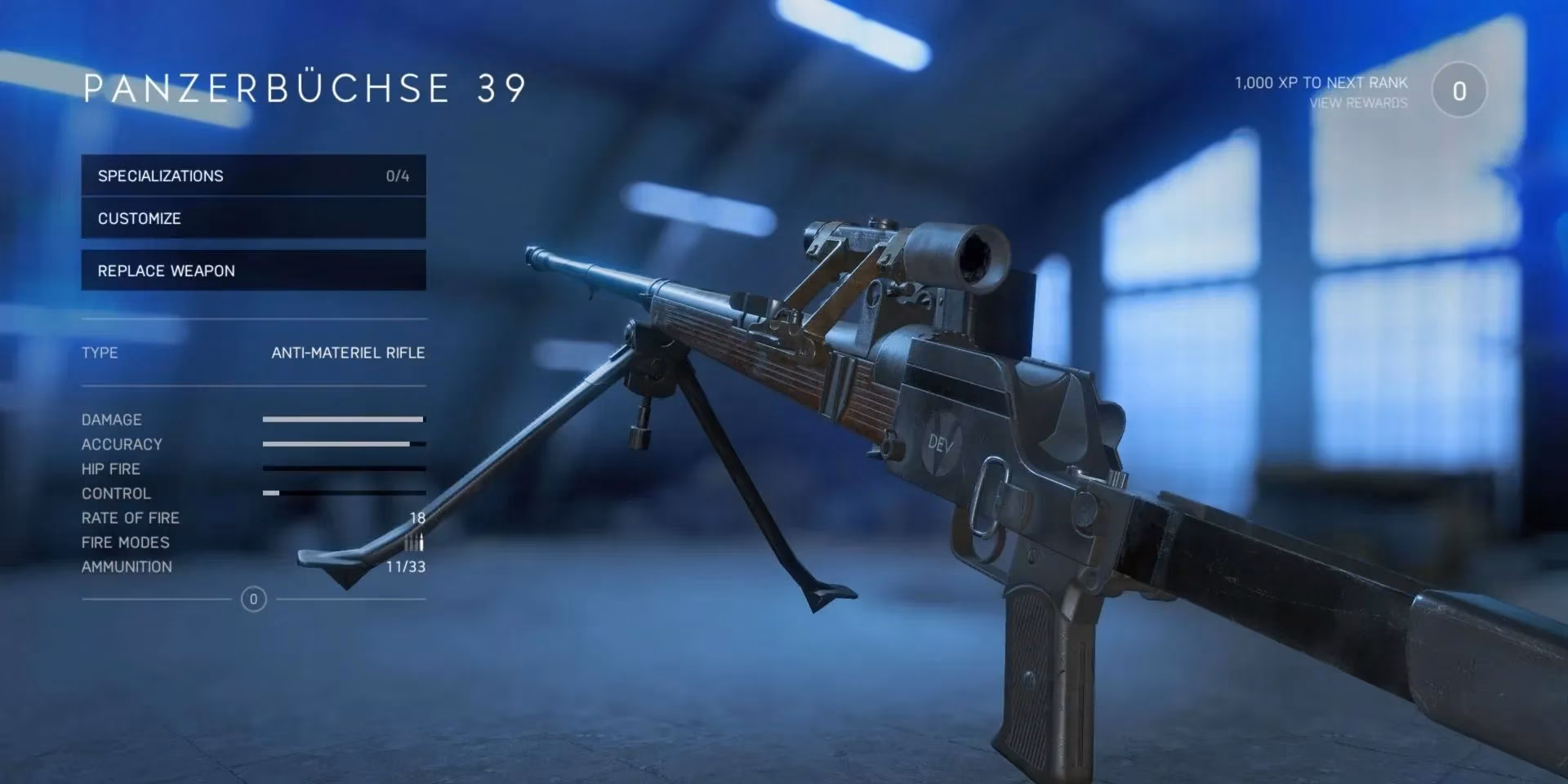Click the 0/4 specializations counter
This screenshot has width=1568, height=784.
click(x=398, y=175)
